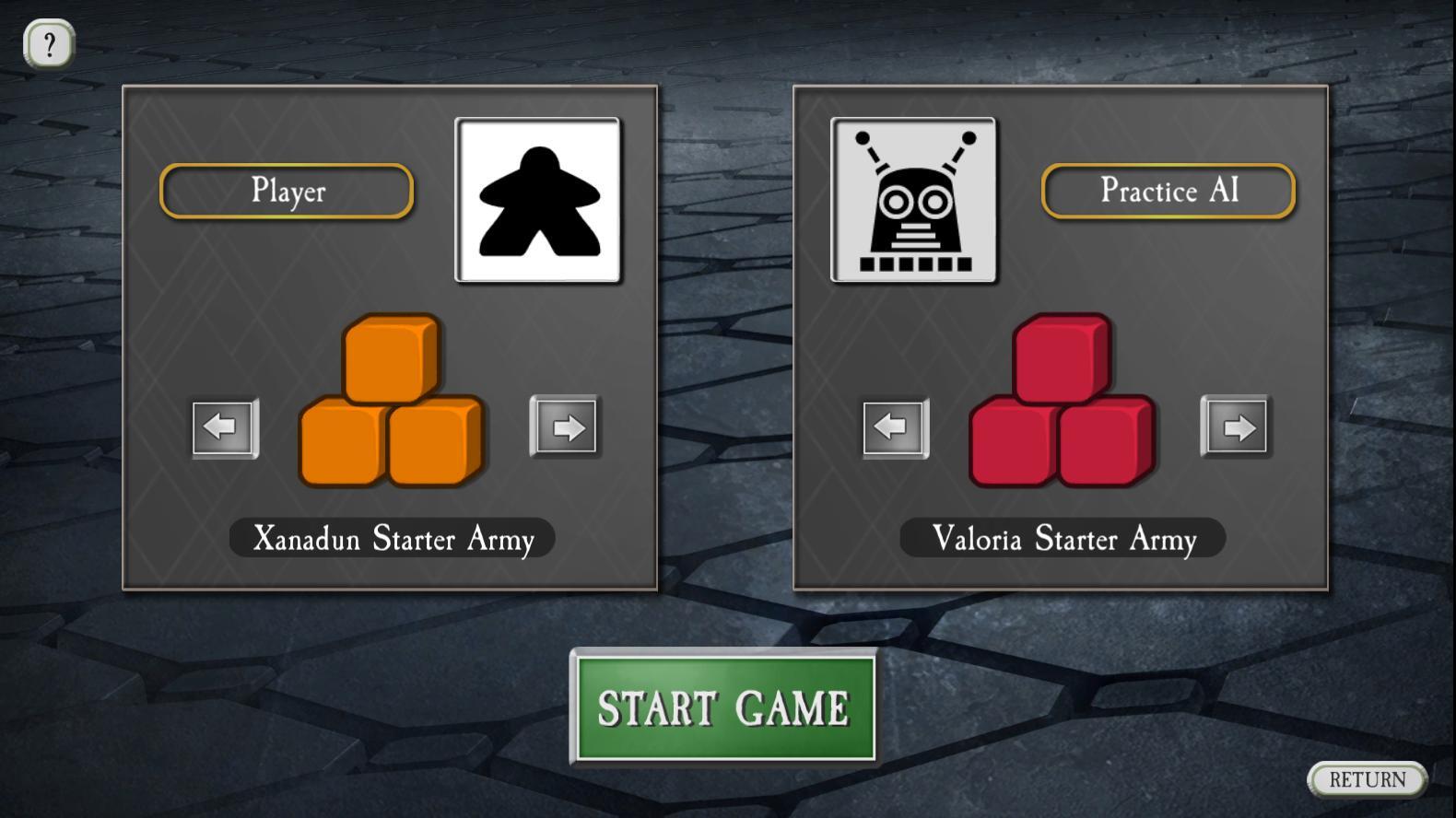The width and height of the screenshot is (1456, 818).
Task: Select the robot Practice AI avatar
Action: (x=913, y=199)
